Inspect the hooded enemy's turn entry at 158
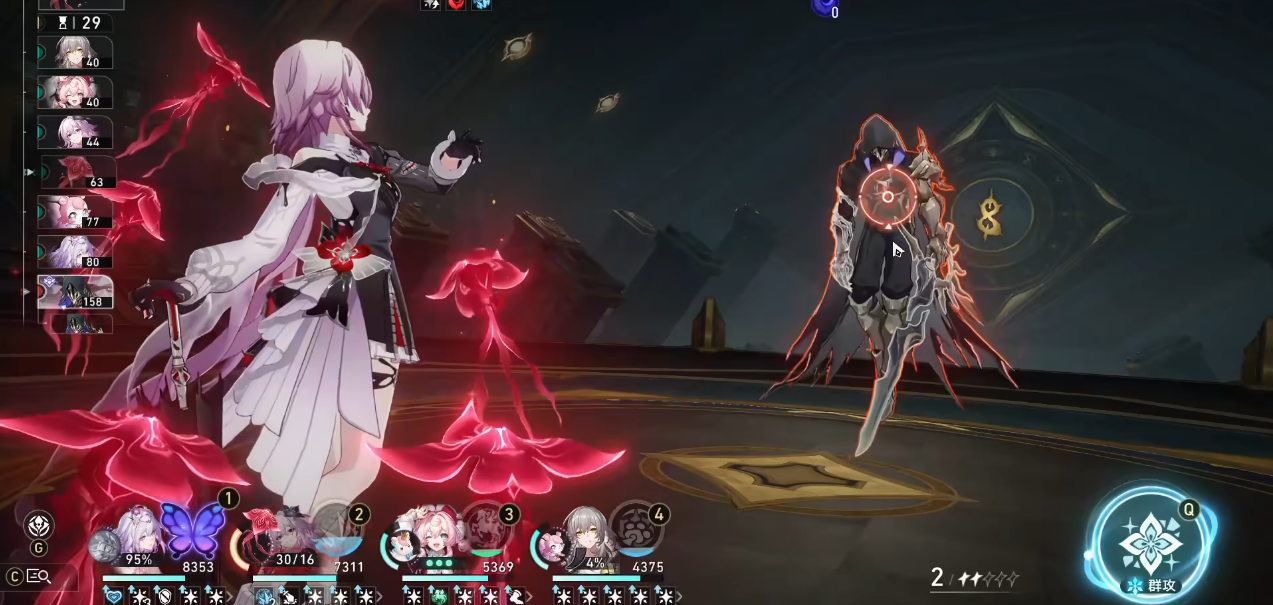The image size is (1273, 605). (76, 292)
